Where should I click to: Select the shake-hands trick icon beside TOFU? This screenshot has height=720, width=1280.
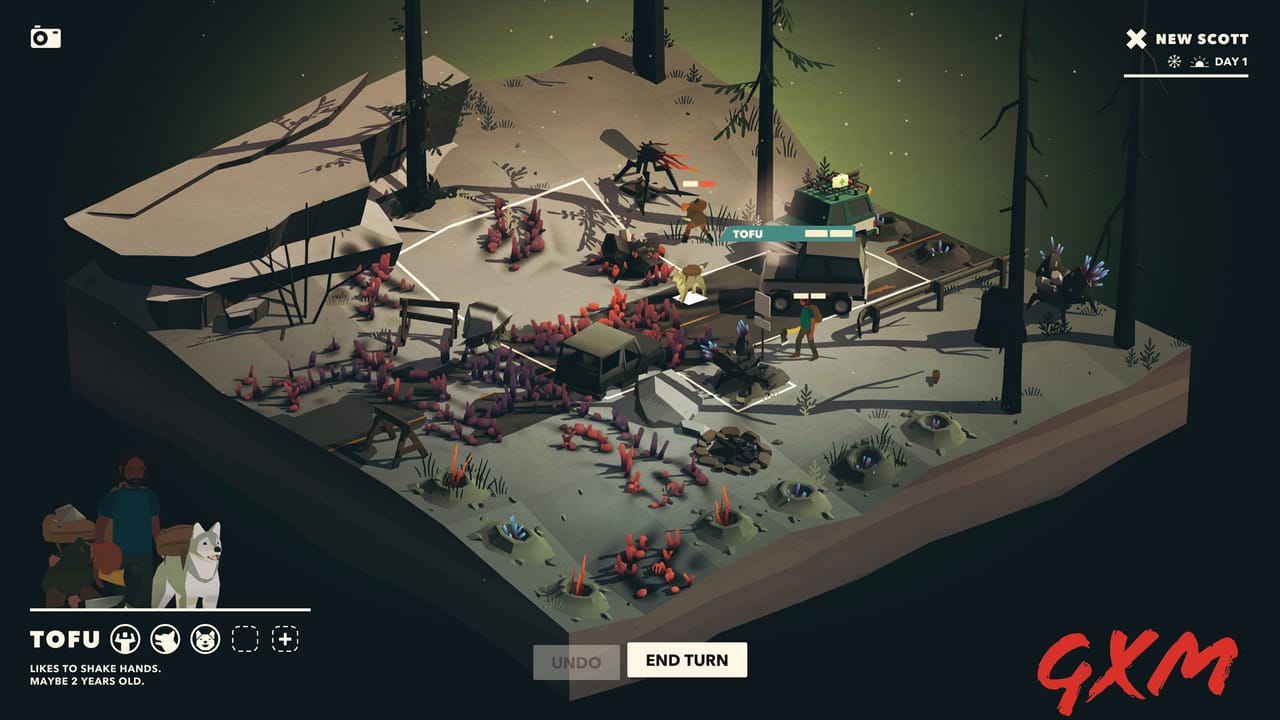click(x=125, y=639)
